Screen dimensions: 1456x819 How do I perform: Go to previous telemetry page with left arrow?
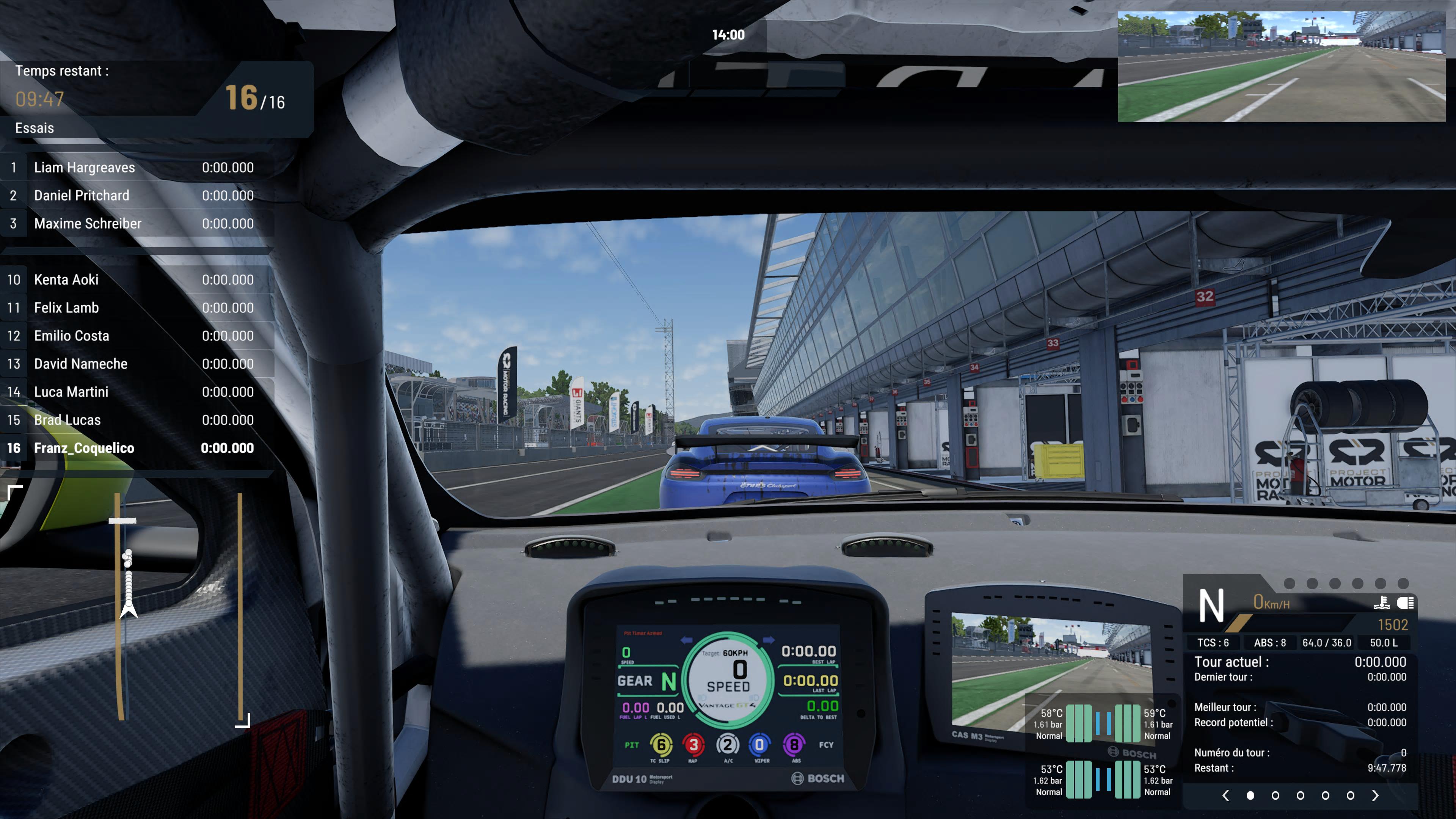click(x=1225, y=795)
